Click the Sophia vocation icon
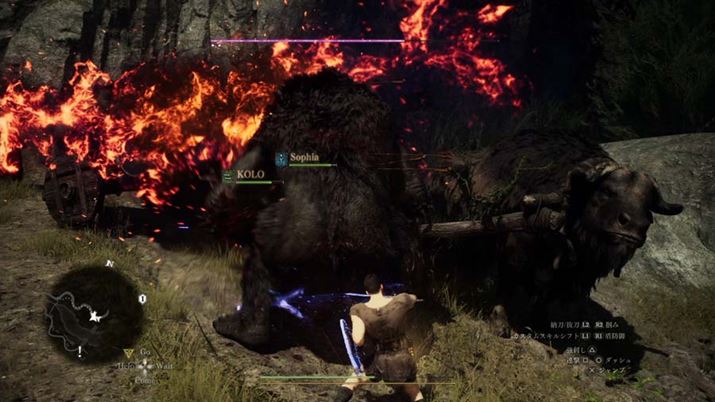Image resolution: width=715 pixels, height=402 pixels. 282,157
